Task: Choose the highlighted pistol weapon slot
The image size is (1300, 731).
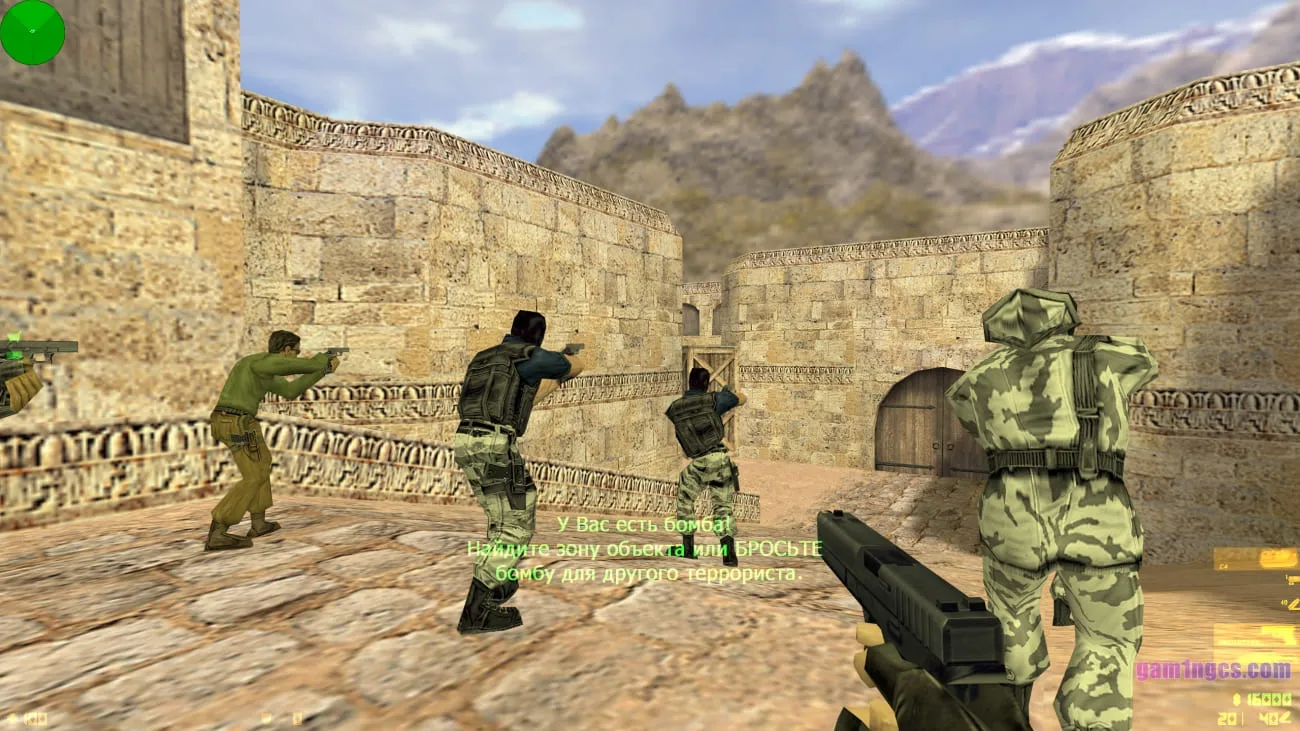Action: tap(1254, 636)
